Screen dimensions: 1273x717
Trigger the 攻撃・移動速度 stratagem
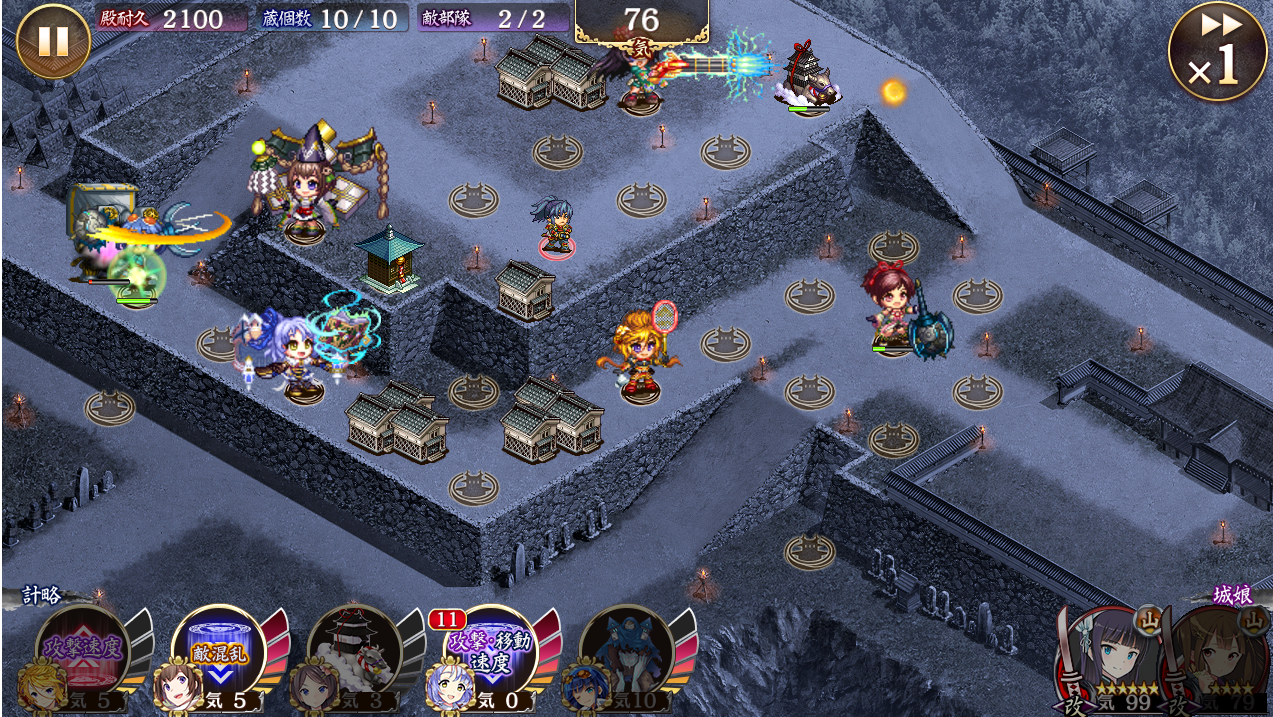pyautogui.click(x=490, y=650)
